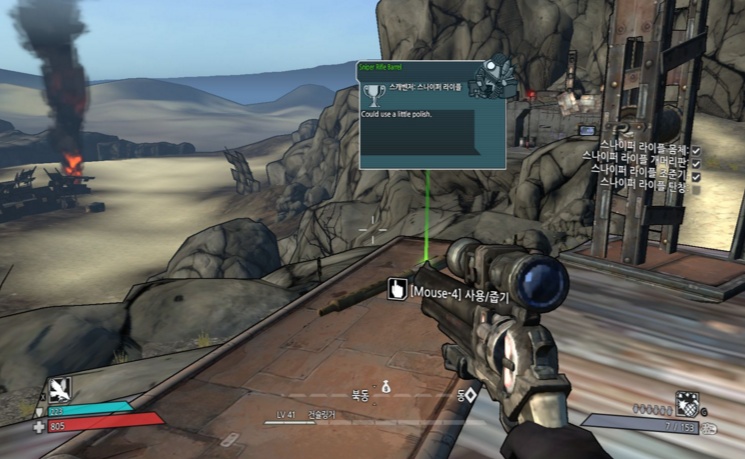745x459 pixels.
Task: Click the diamond waypoint marker on the compass
Action: 470,396
